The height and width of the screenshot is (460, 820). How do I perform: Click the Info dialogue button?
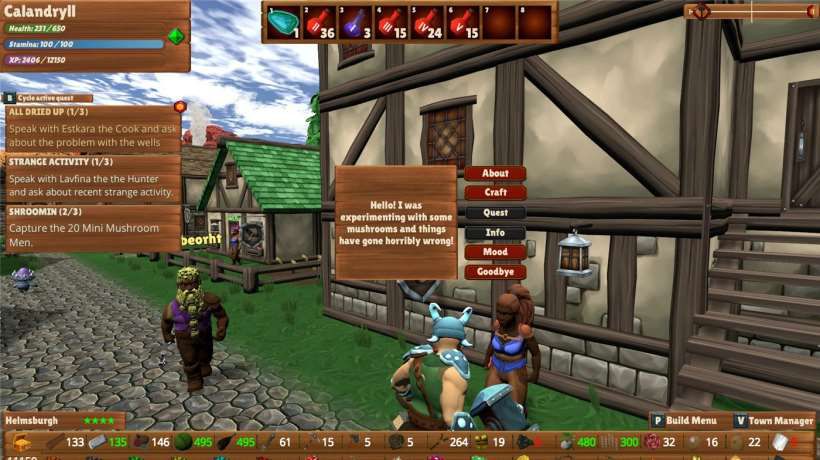click(x=495, y=232)
